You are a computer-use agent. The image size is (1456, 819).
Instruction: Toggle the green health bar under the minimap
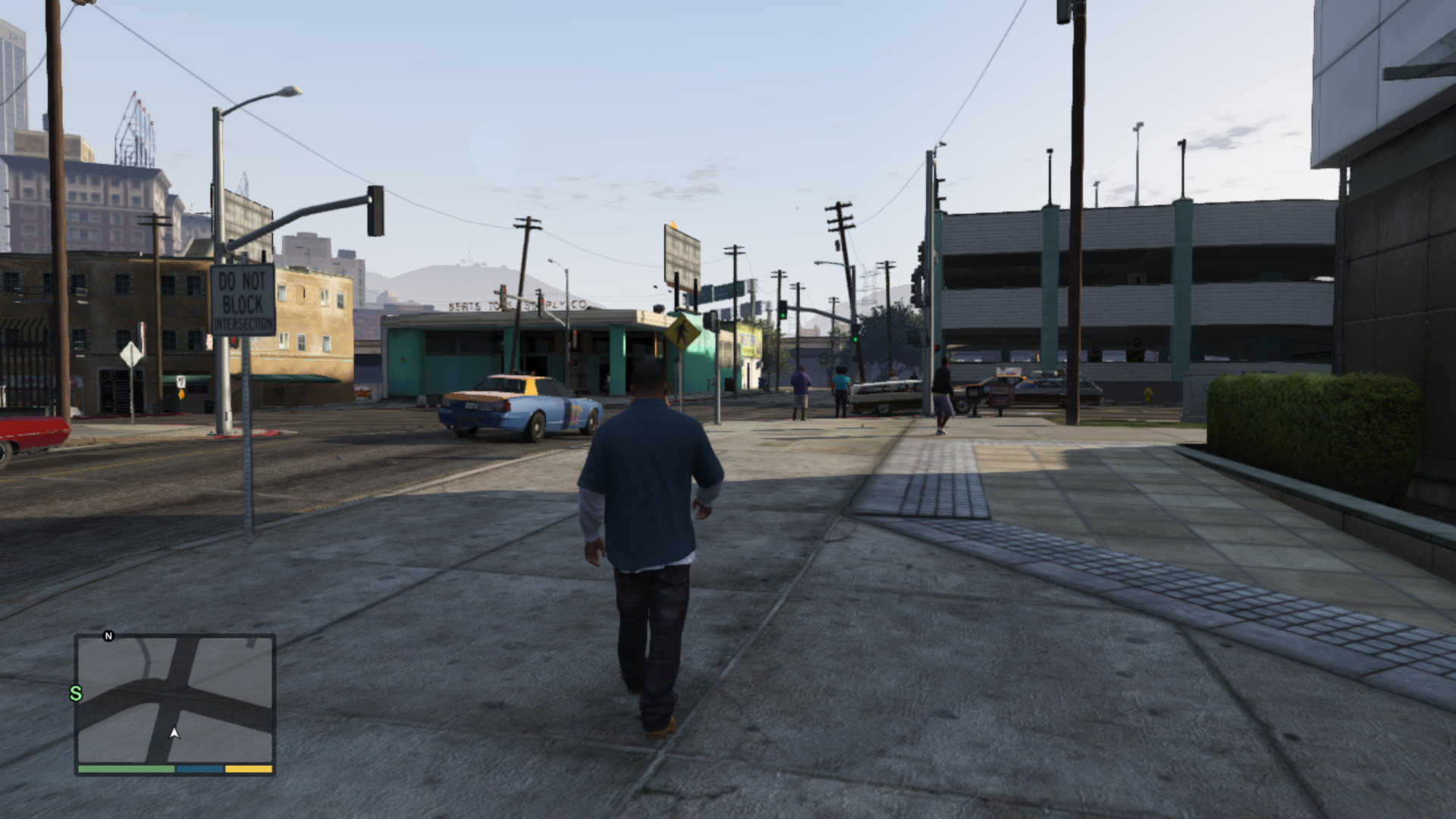click(x=125, y=770)
